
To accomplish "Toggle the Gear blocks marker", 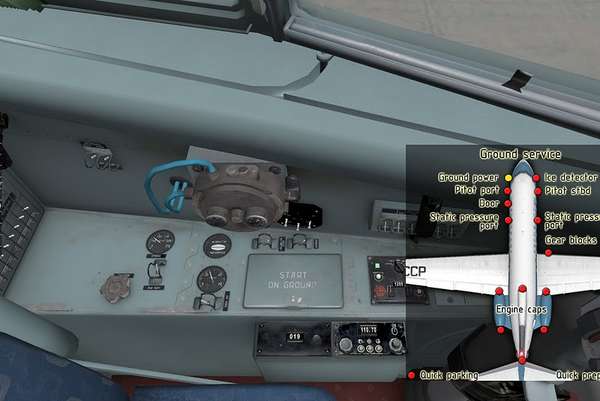I will tap(549, 252).
